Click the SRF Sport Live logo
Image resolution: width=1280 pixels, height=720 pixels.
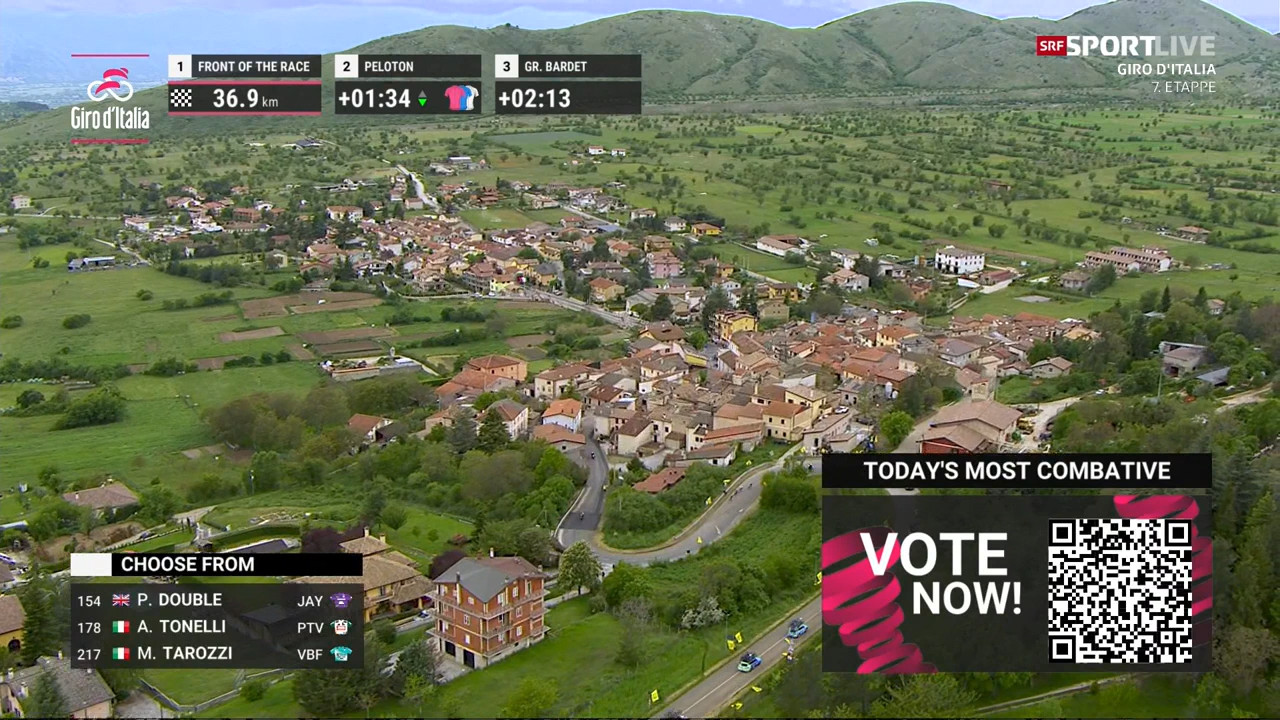1126,46
